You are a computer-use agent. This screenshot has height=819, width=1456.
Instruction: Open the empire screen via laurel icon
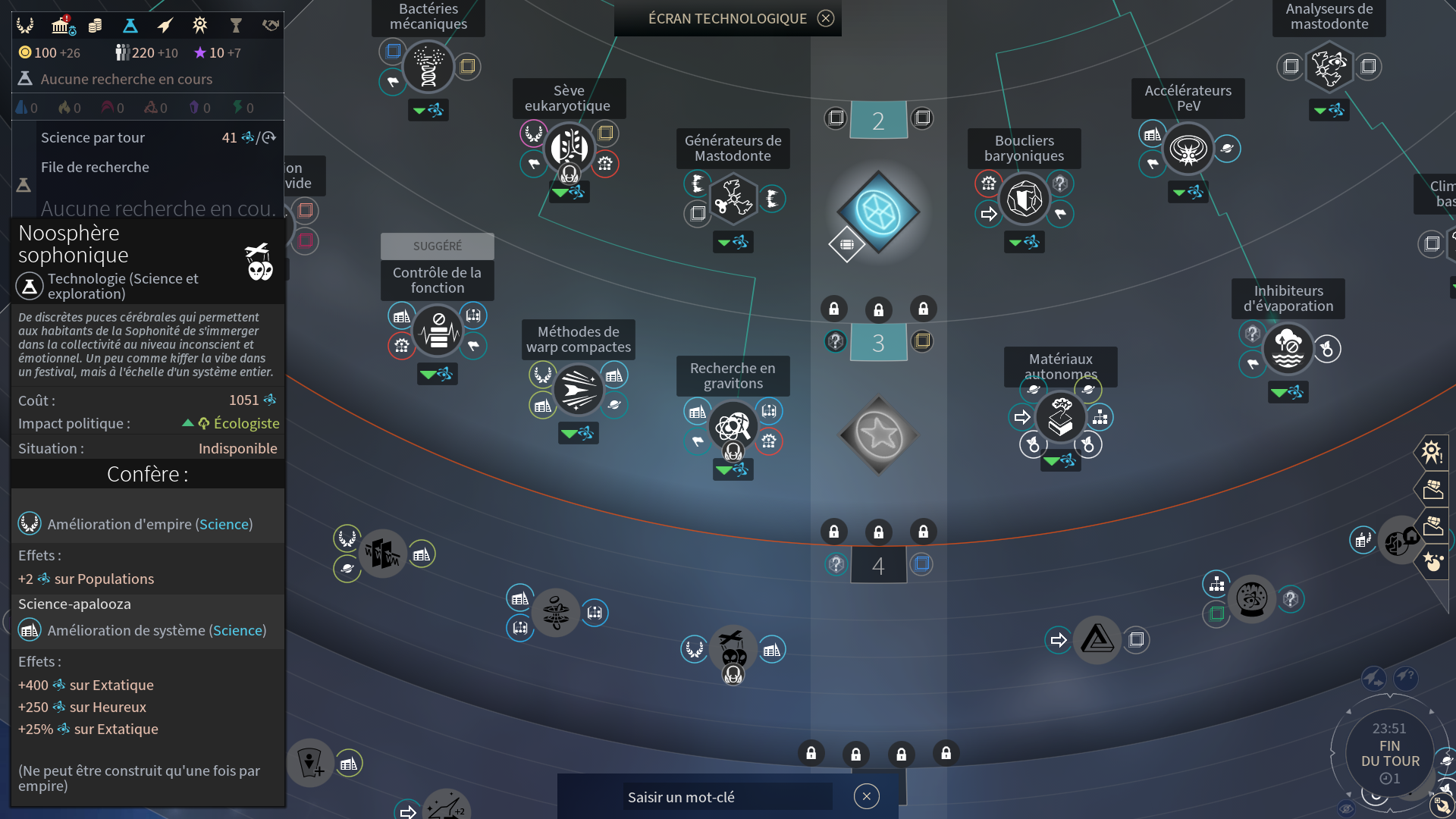(25, 25)
